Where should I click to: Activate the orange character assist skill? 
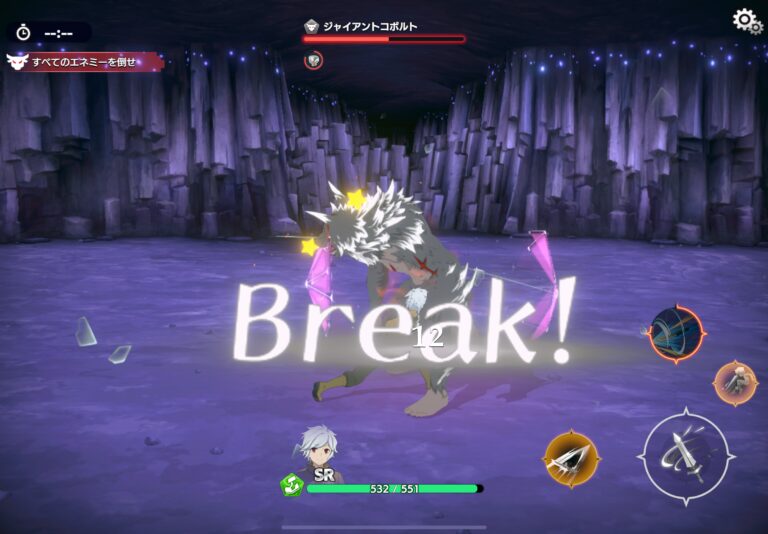(735, 382)
